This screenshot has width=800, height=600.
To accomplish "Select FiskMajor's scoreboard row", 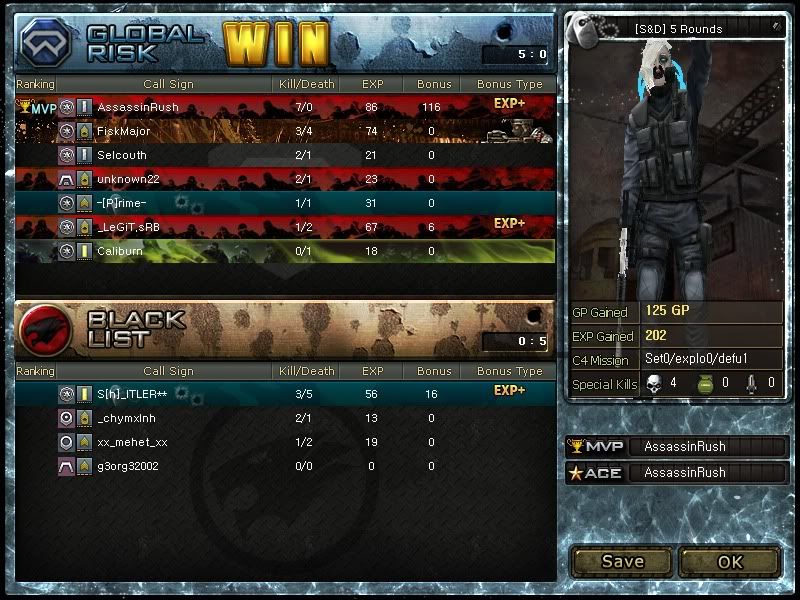I will (x=285, y=131).
